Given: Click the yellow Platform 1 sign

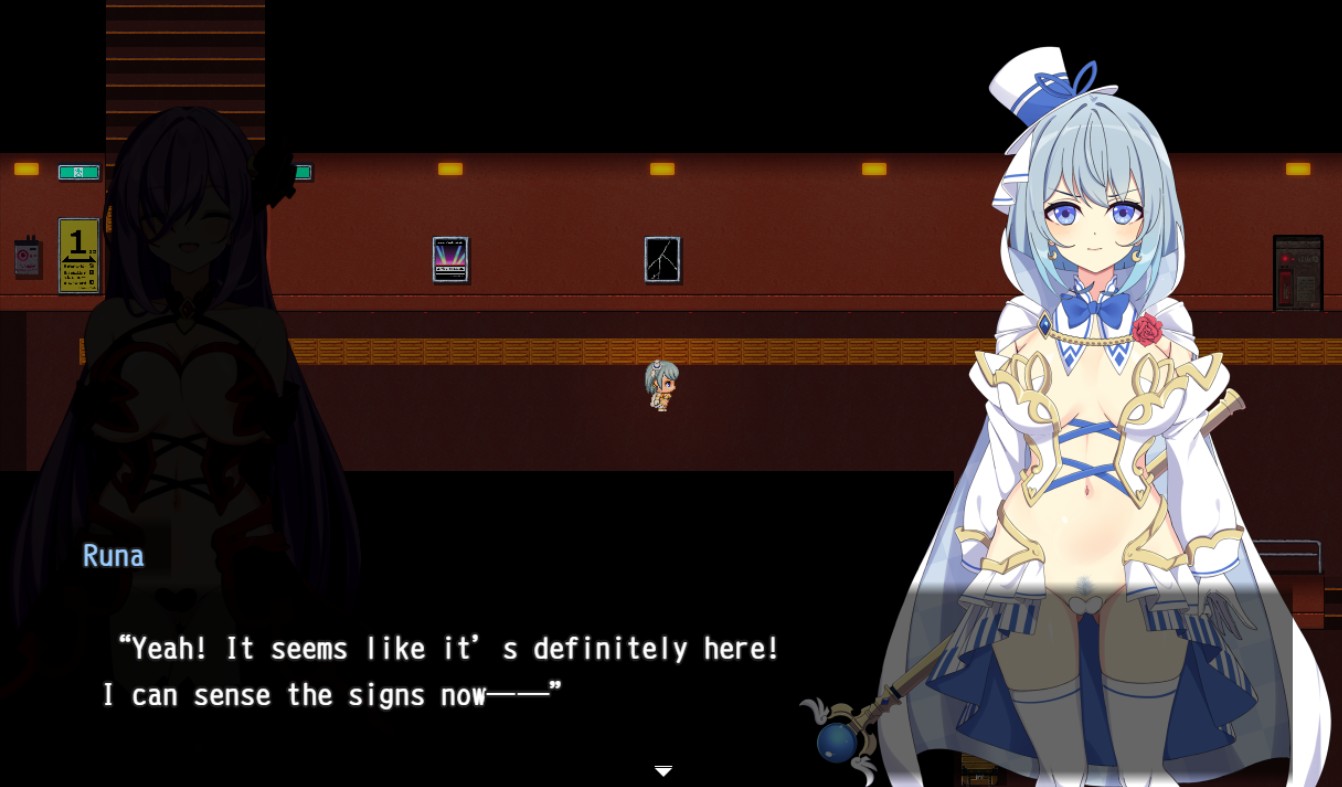Looking at the screenshot, I should tap(79, 255).
